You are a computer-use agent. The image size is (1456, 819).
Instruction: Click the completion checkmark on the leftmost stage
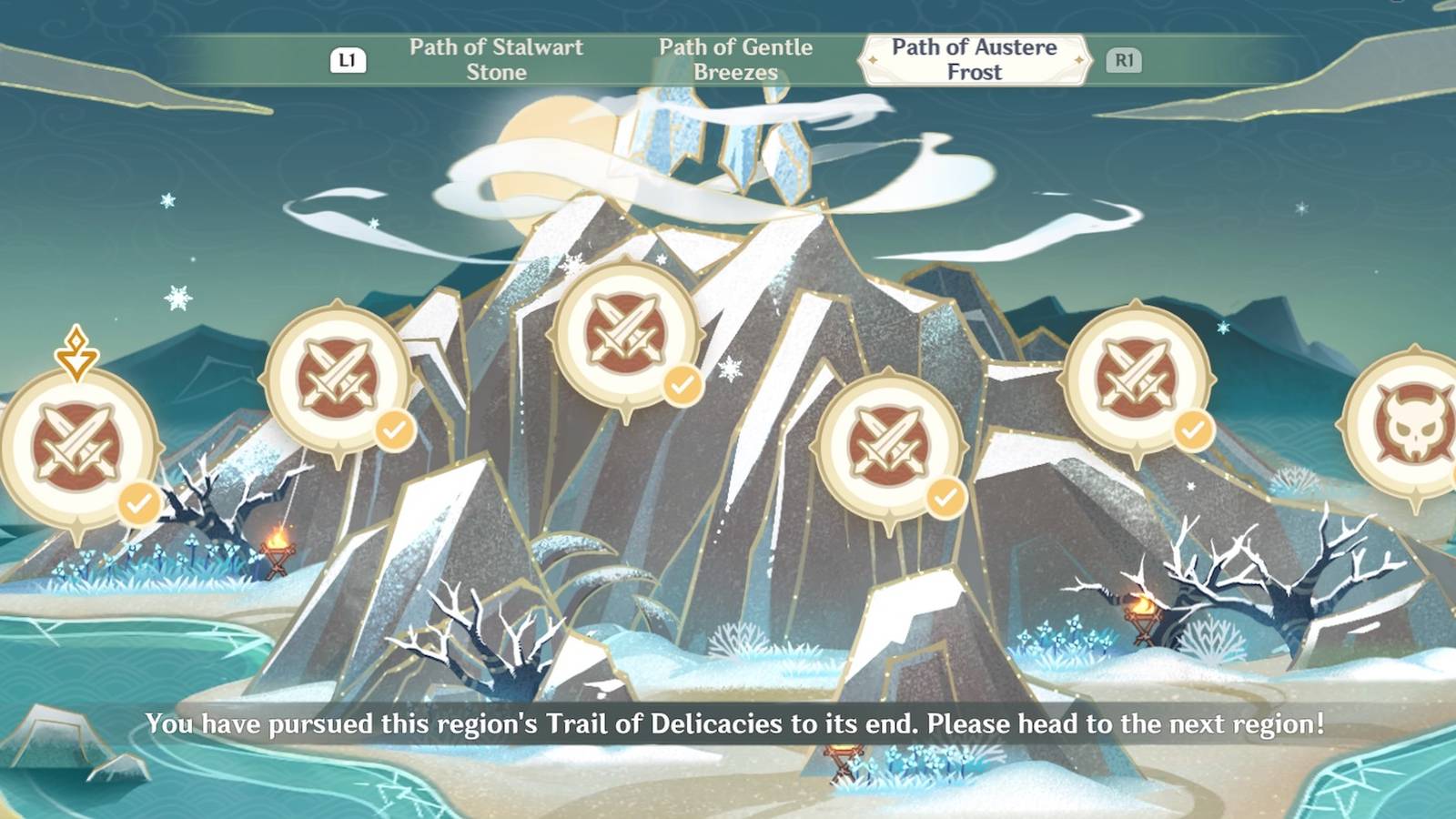pos(137,501)
